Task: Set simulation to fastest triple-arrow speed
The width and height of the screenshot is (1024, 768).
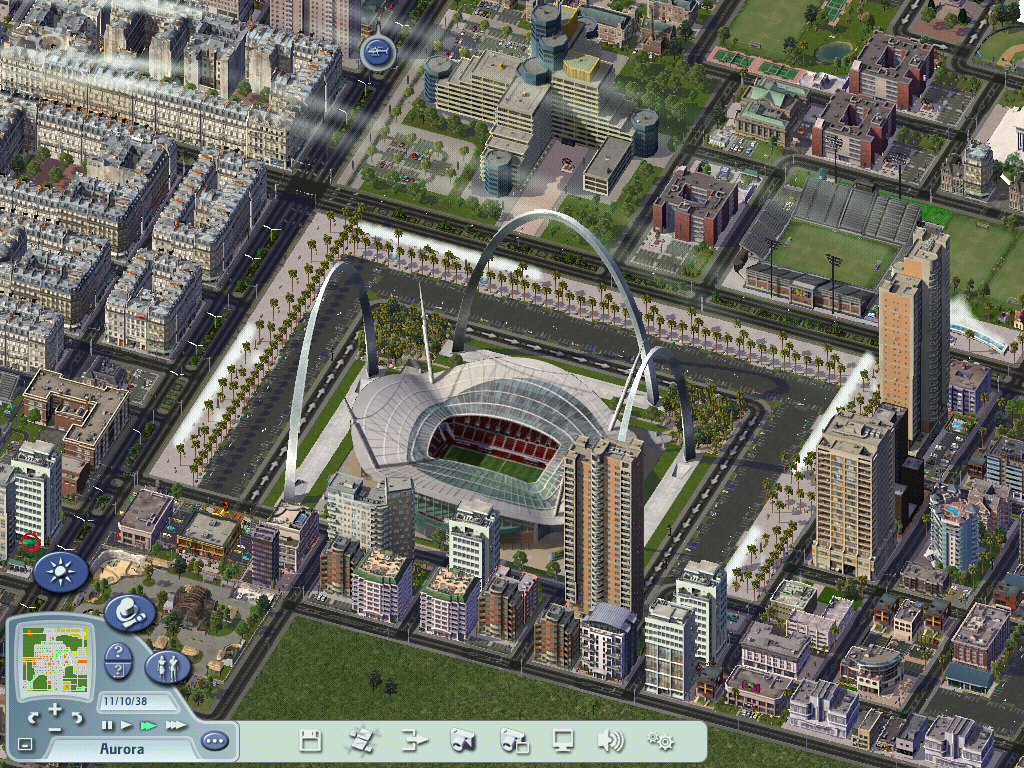Action: pyautogui.click(x=175, y=724)
